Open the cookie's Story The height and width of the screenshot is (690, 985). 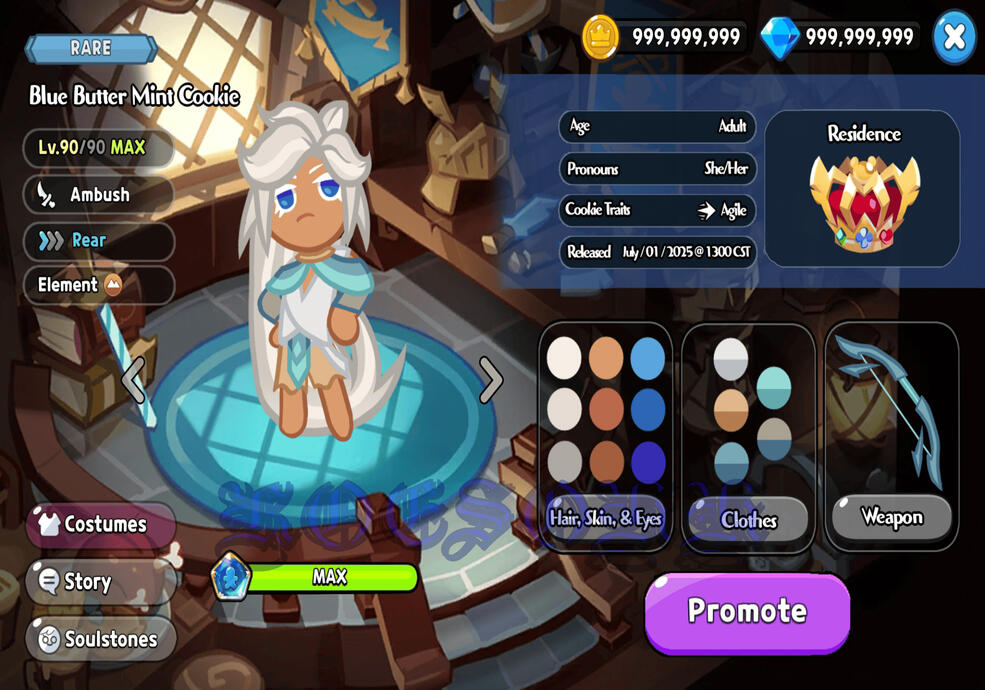[x=100, y=581]
